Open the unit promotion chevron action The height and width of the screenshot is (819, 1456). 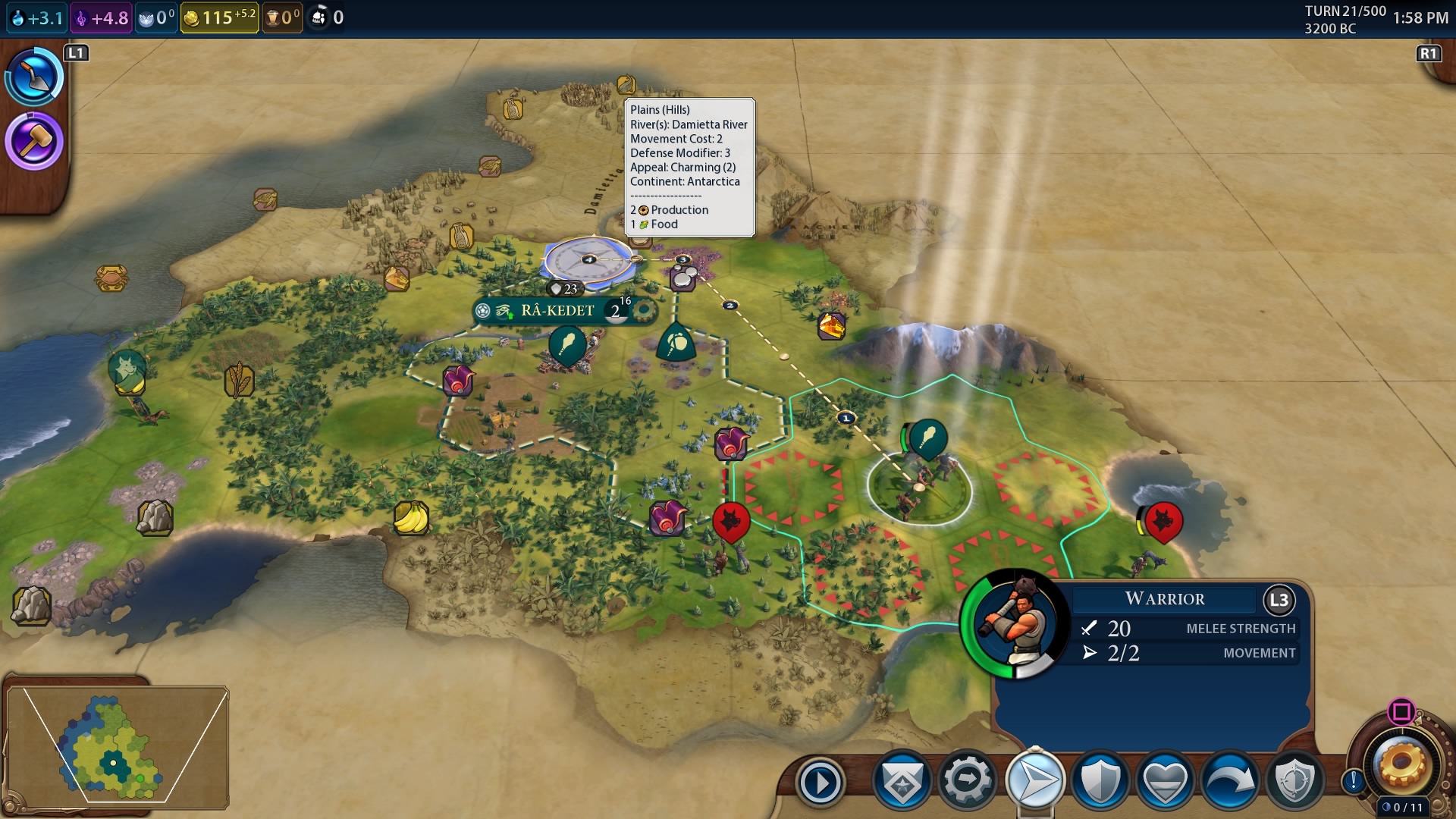(x=902, y=780)
